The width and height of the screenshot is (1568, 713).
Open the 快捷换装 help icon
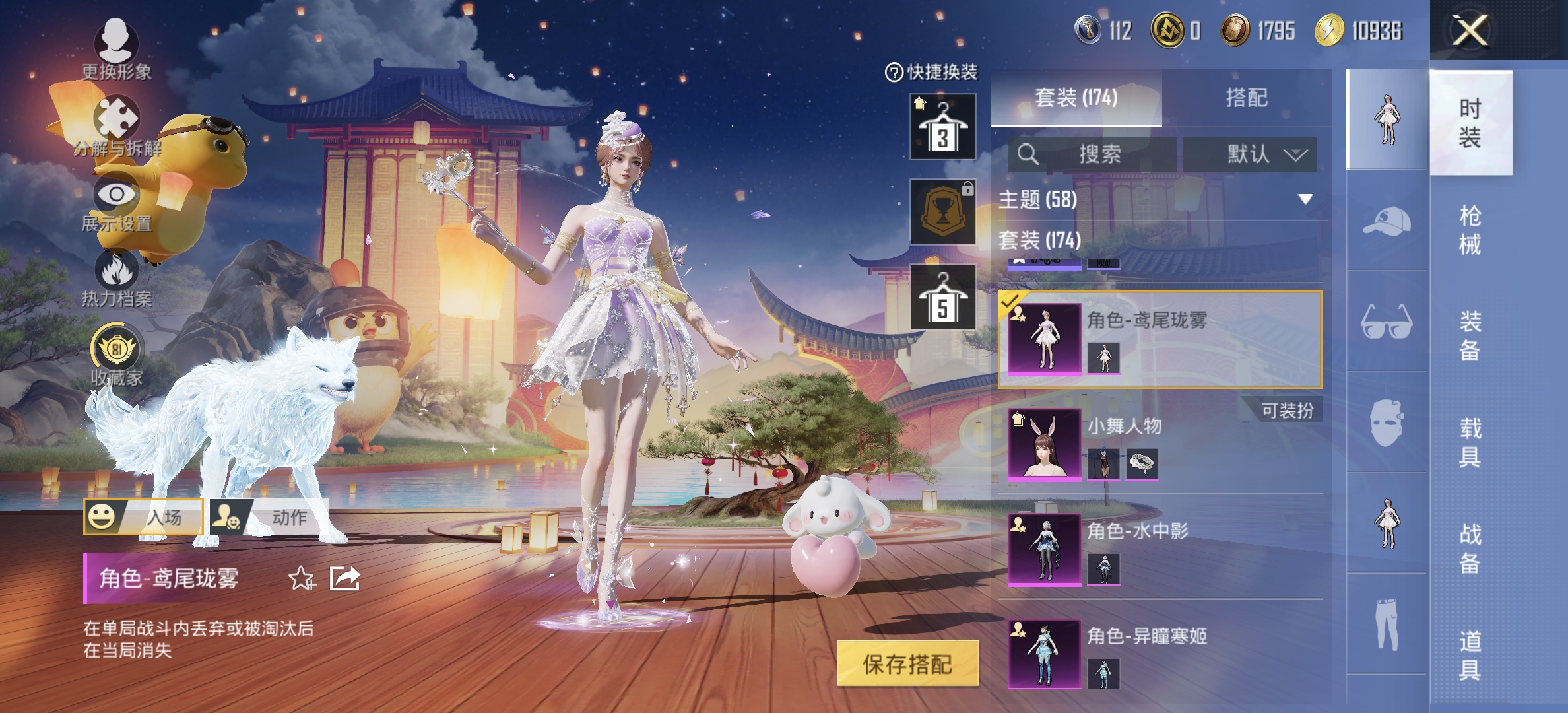pyautogui.click(x=894, y=72)
